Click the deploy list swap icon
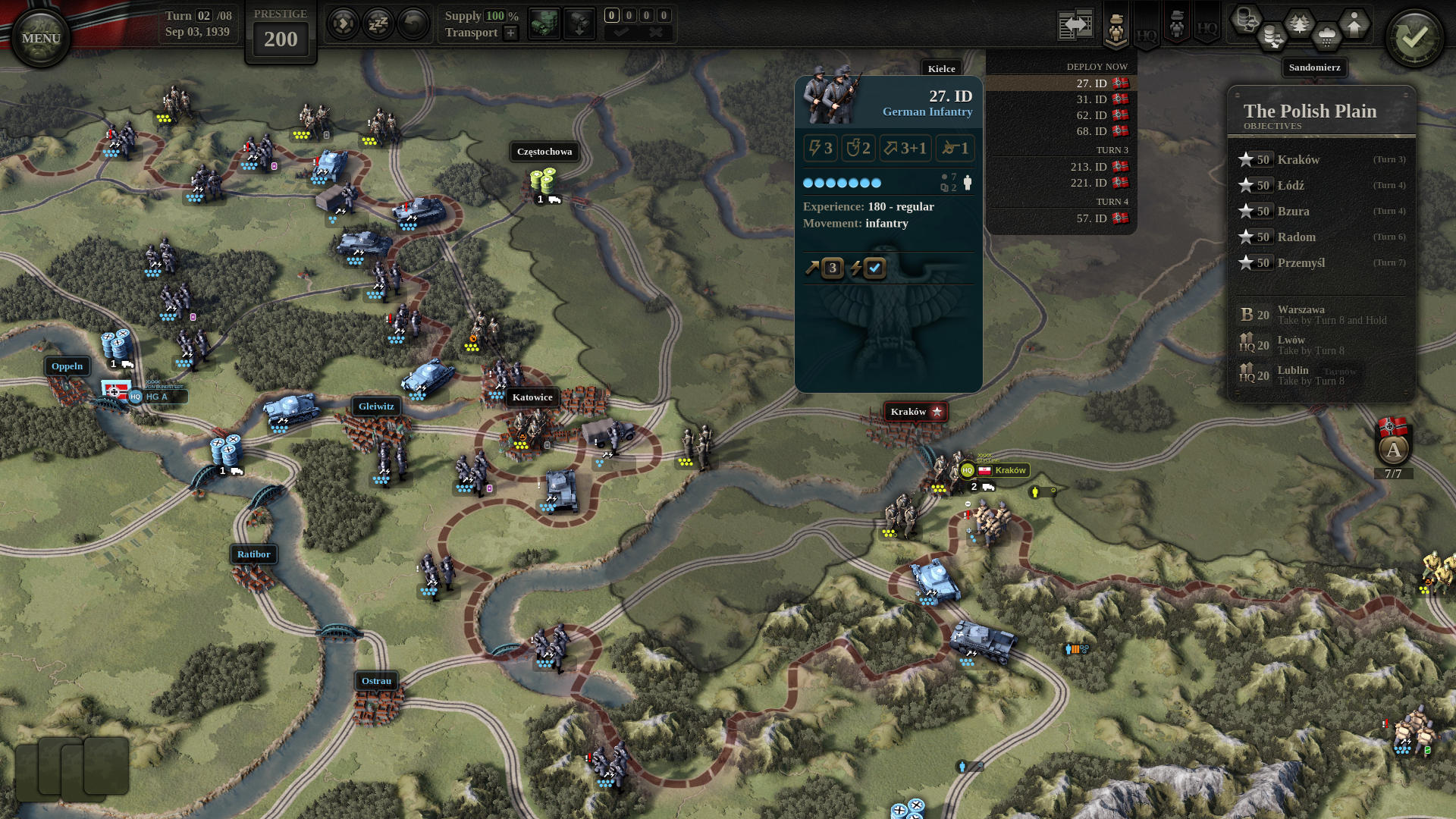Screen dimensions: 1456x819 click(x=1076, y=24)
